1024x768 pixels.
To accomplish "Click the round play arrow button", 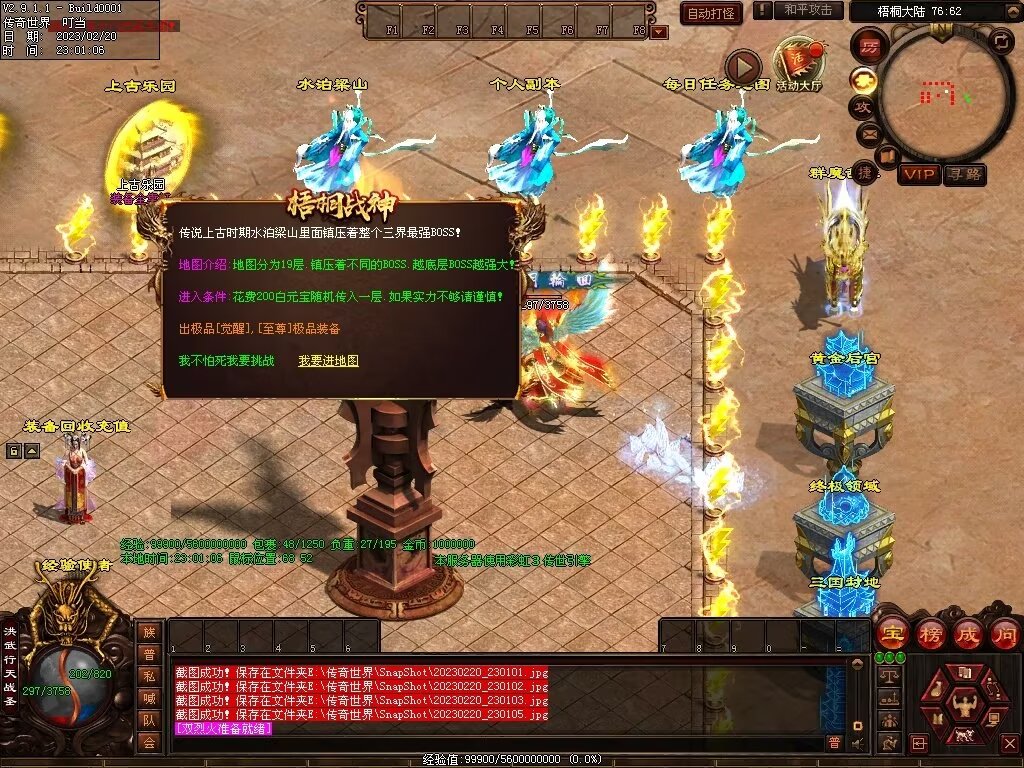I will (742, 67).
